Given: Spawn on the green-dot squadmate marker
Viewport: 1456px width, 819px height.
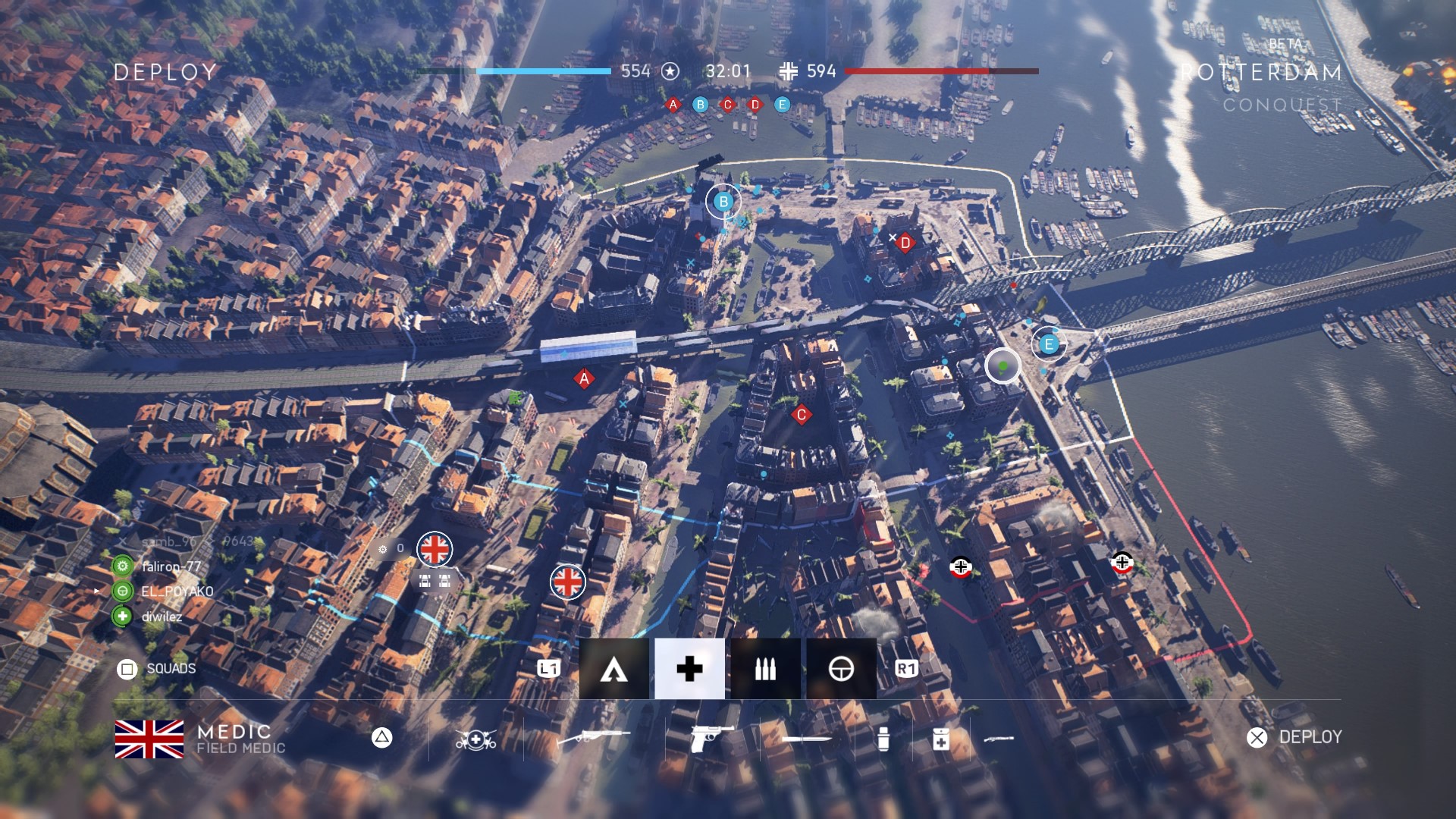Looking at the screenshot, I should point(1003,366).
